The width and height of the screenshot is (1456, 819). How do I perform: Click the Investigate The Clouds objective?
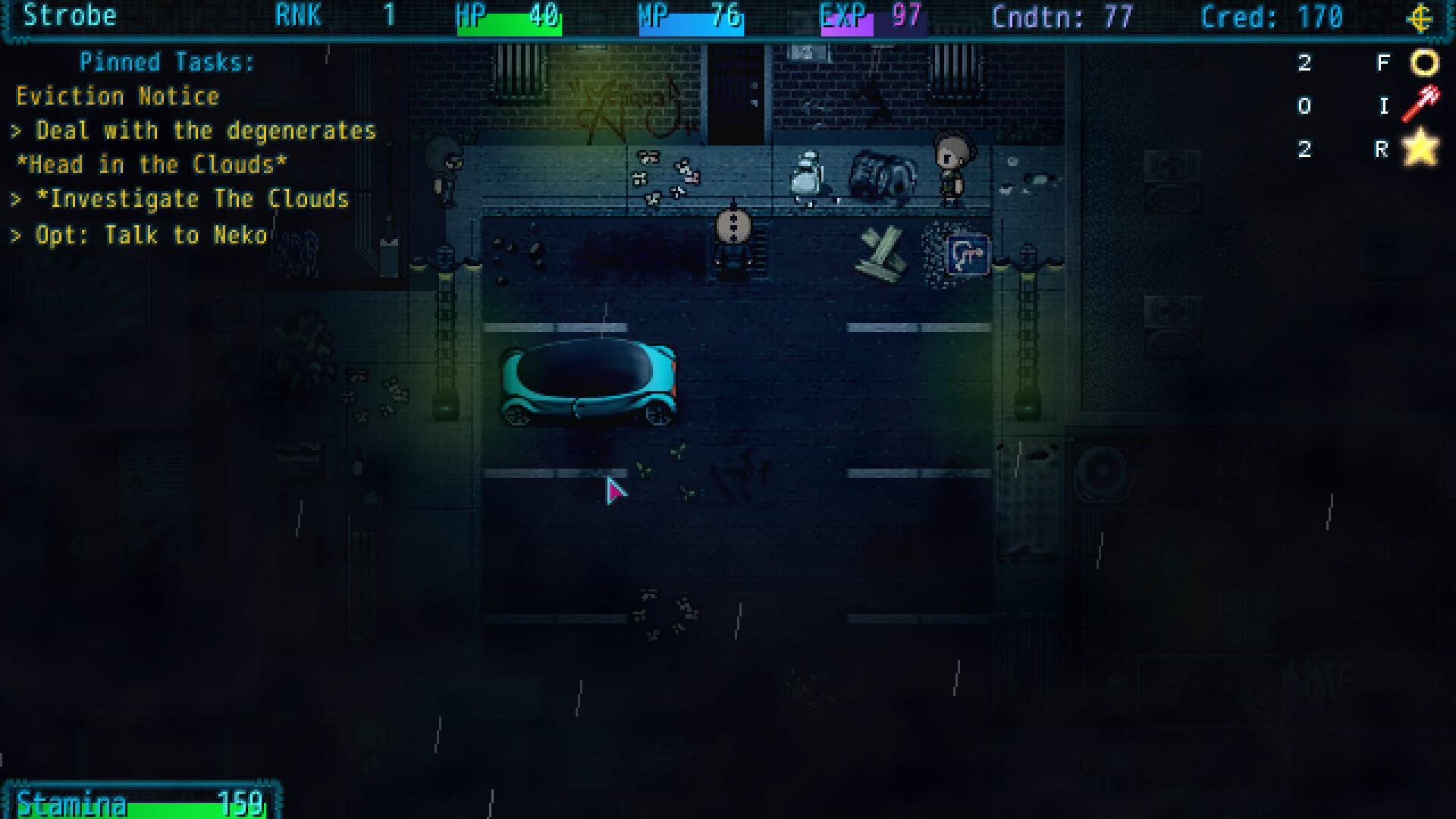click(180, 199)
